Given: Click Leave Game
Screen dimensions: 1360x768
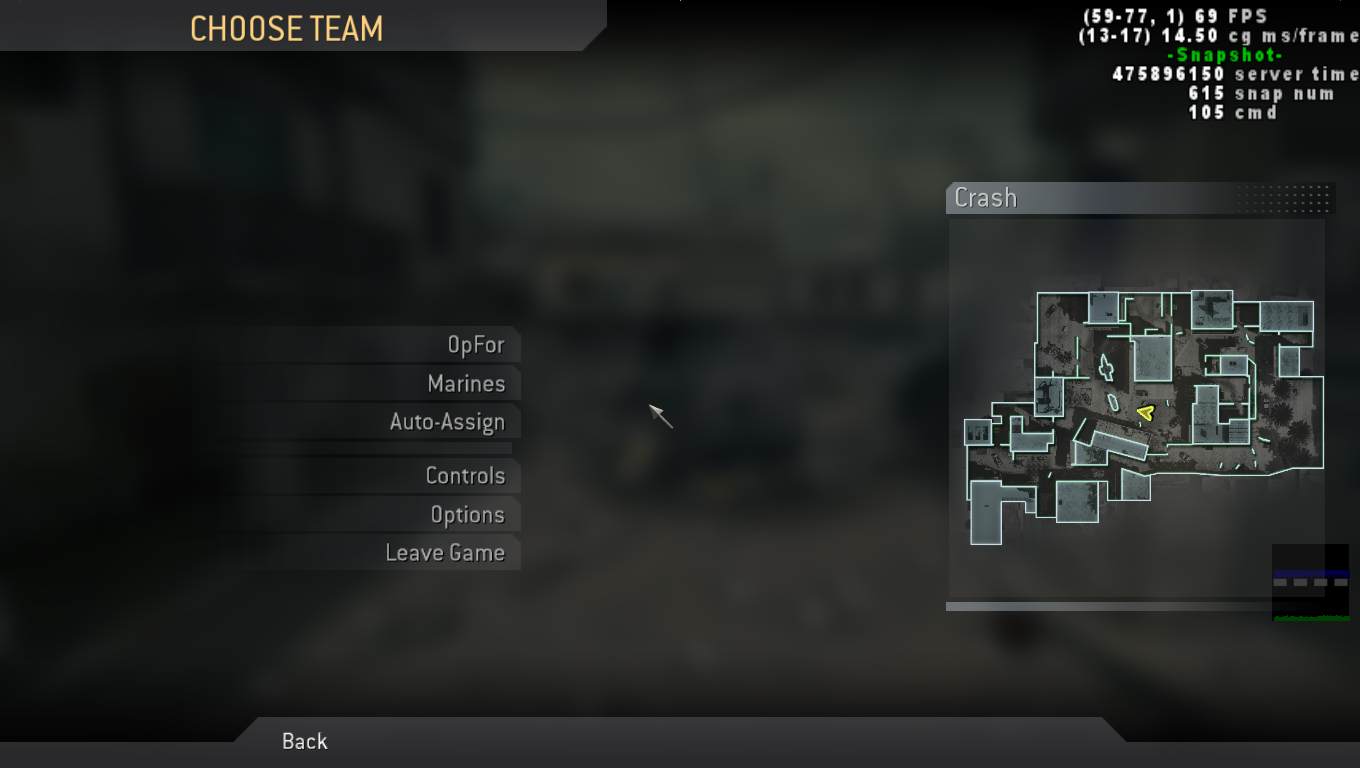Looking at the screenshot, I should pos(446,552).
